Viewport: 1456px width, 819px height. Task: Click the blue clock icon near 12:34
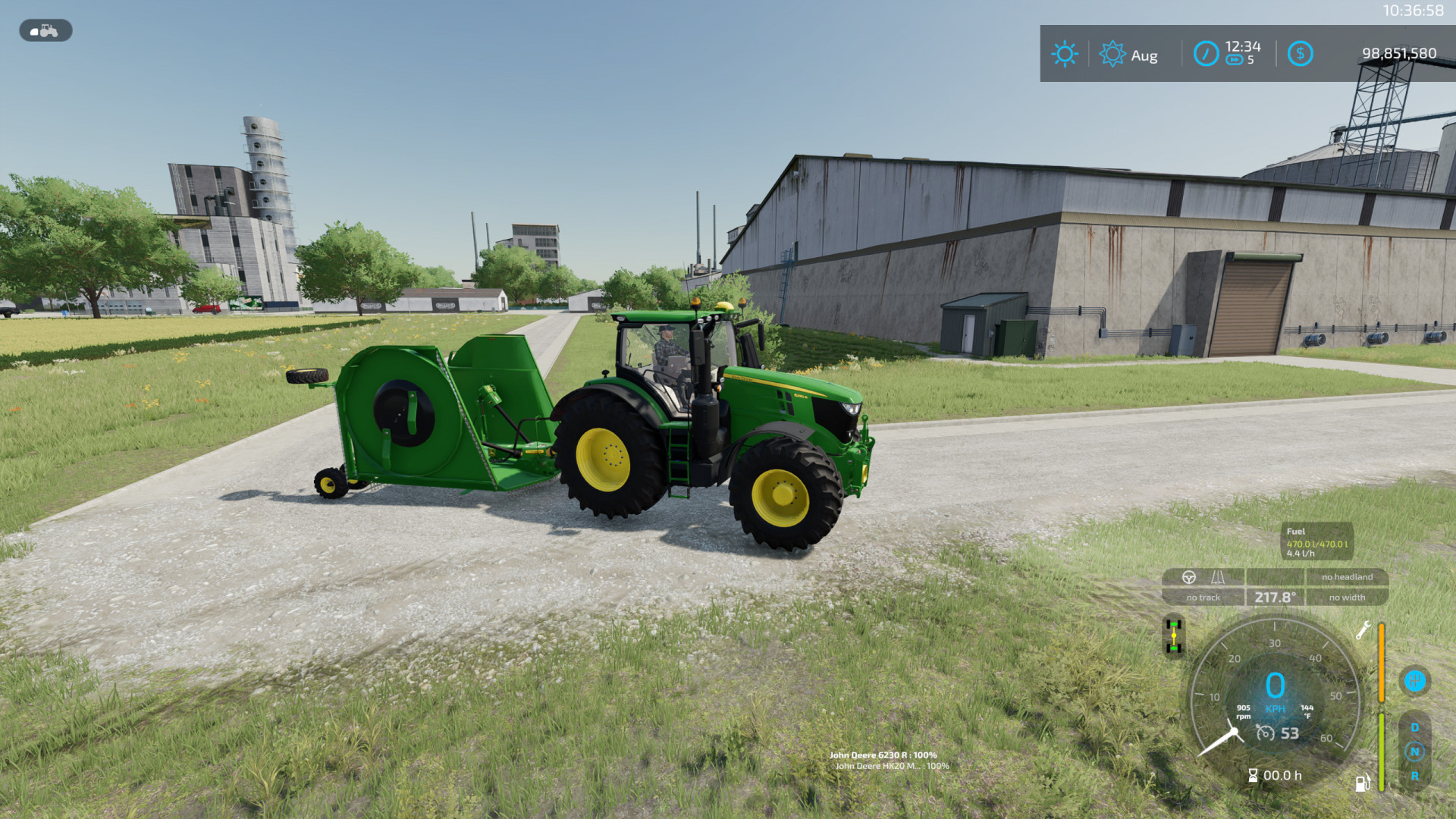point(1207,53)
